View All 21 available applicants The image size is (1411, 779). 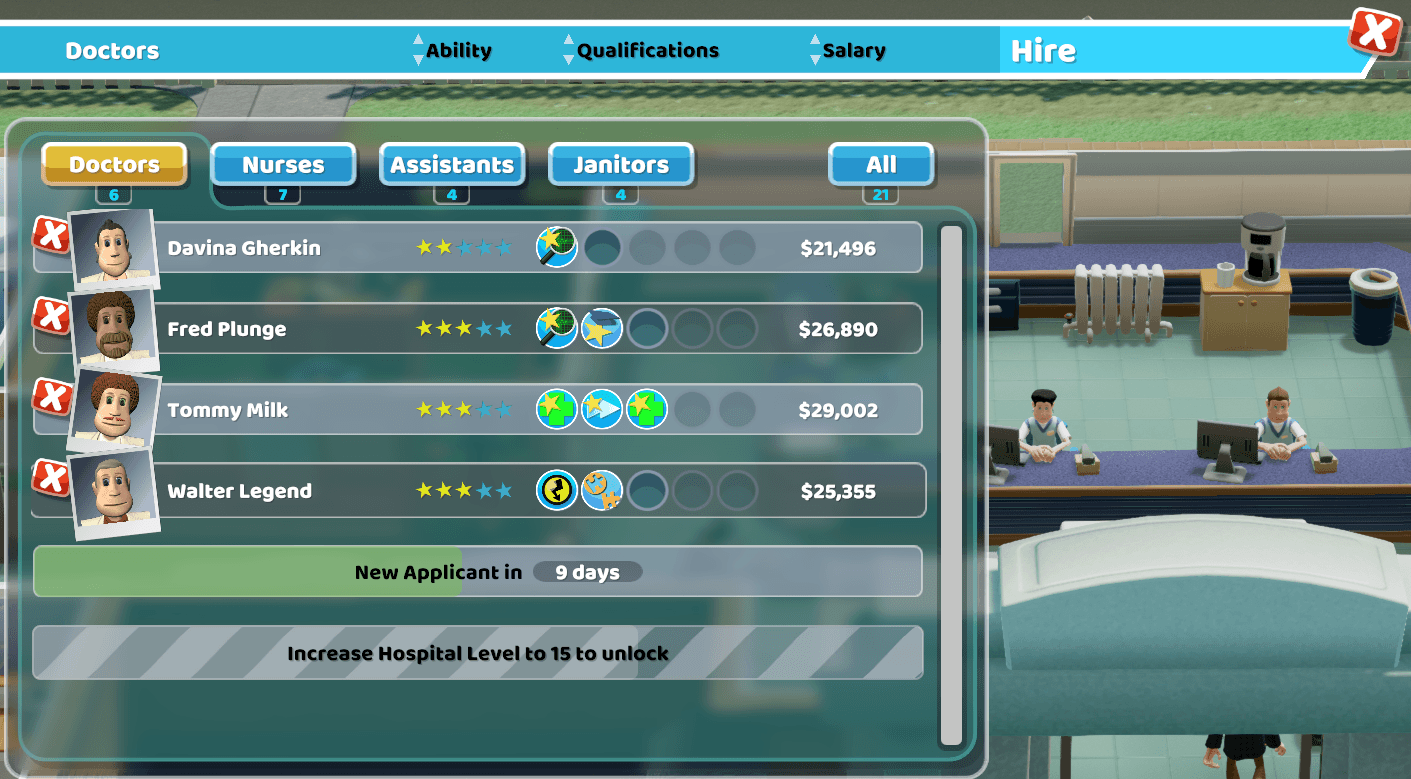(x=881, y=164)
